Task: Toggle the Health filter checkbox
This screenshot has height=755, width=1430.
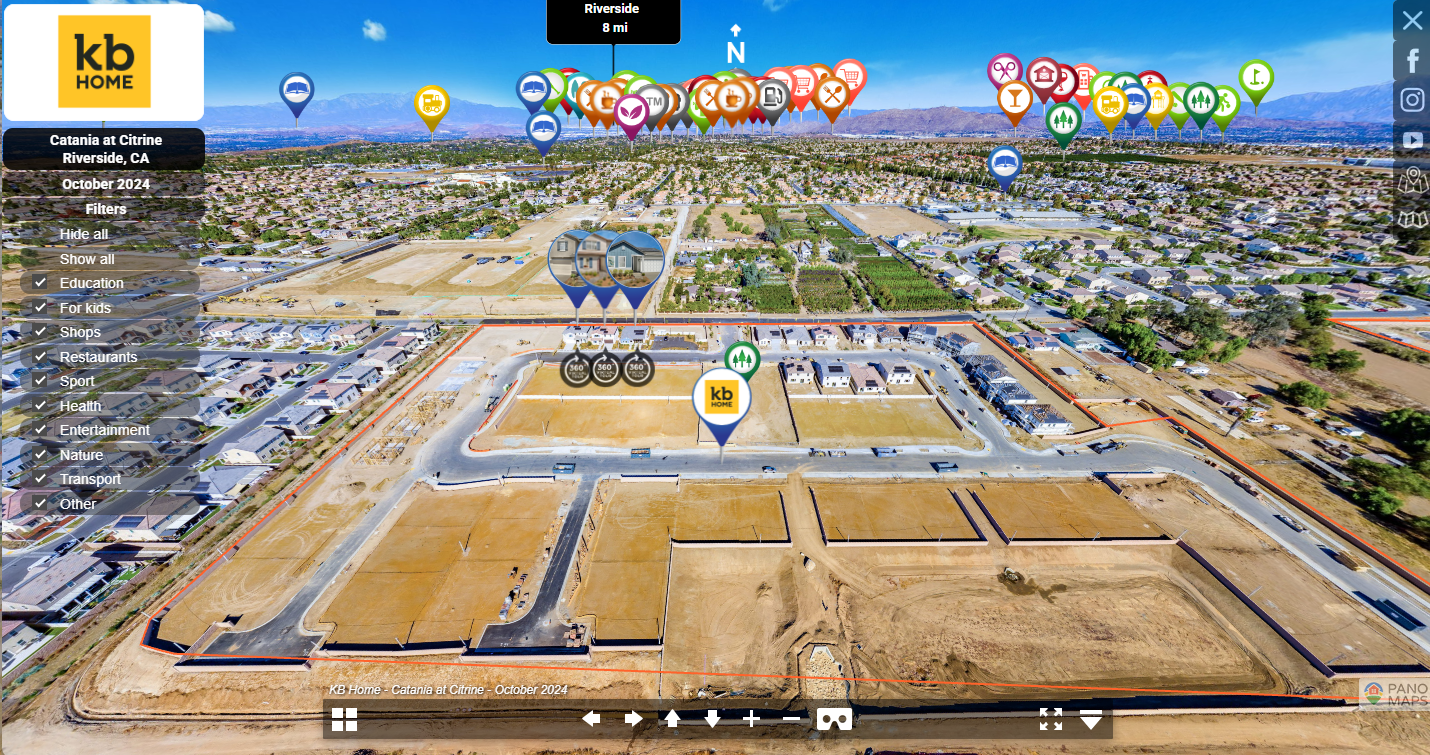Action: click(41, 406)
